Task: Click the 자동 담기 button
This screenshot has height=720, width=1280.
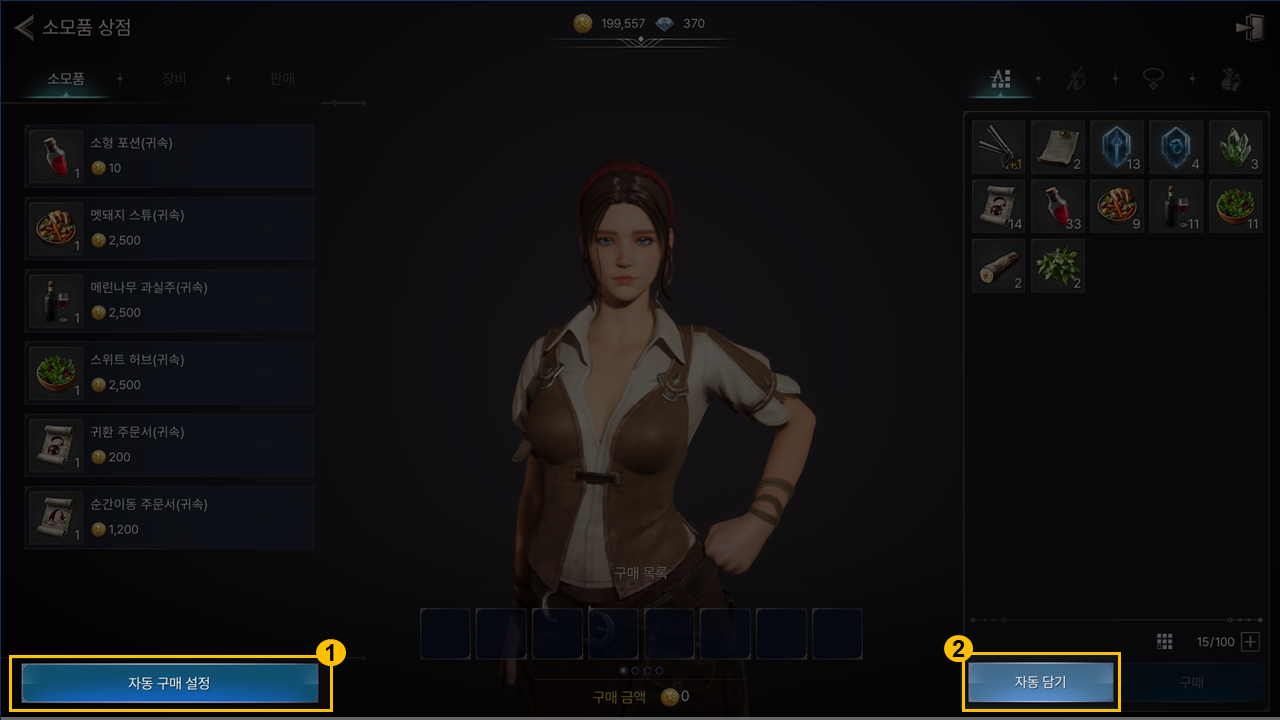Action: [1040, 683]
